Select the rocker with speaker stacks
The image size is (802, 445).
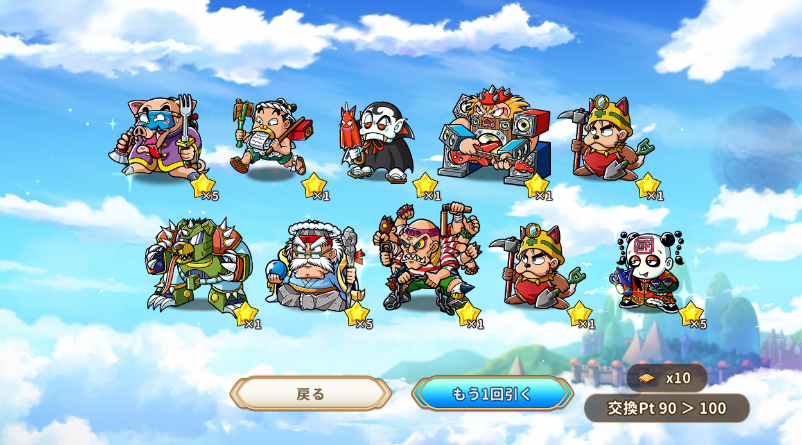click(493, 135)
